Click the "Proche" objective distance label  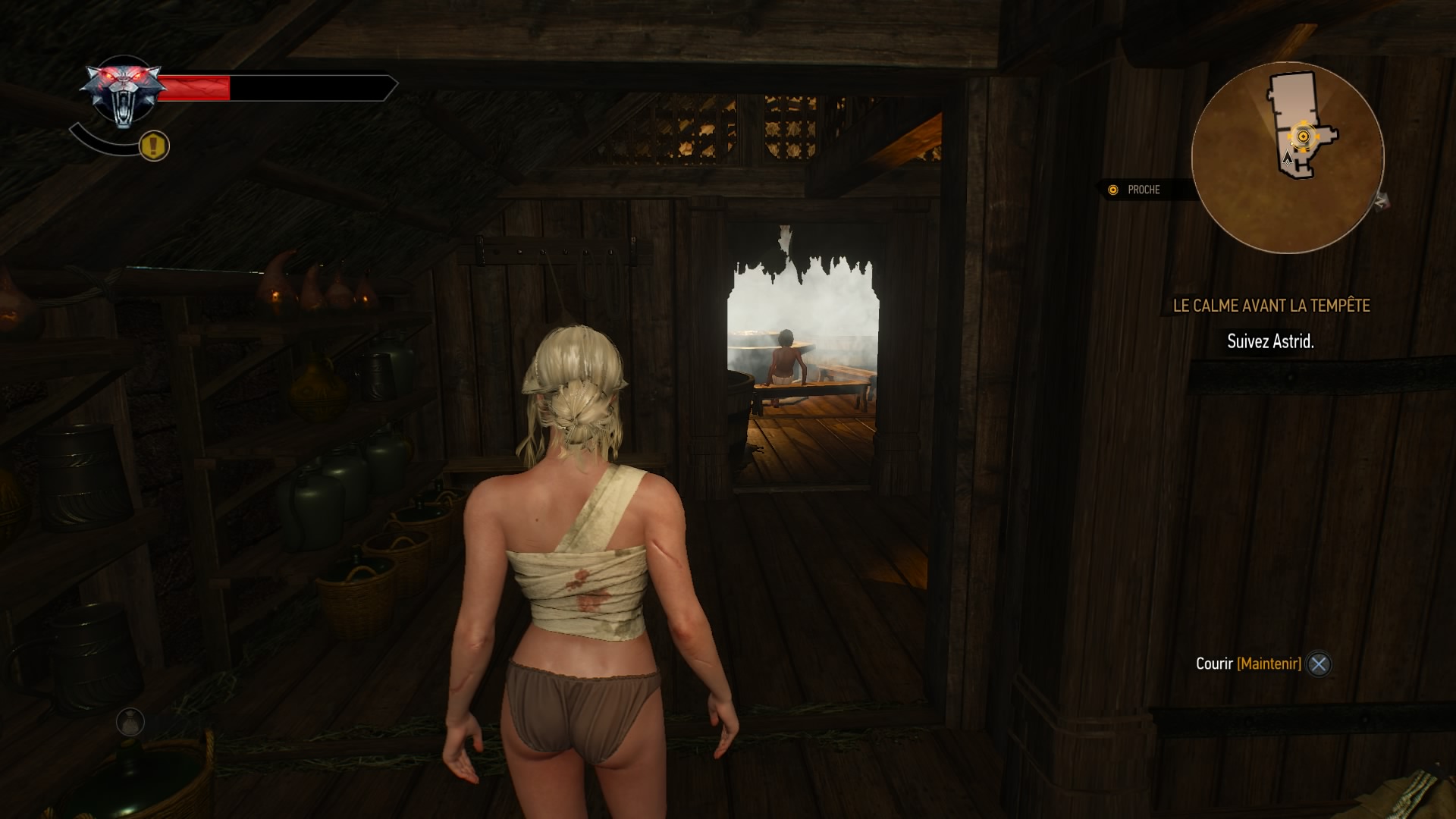[1143, 190]
